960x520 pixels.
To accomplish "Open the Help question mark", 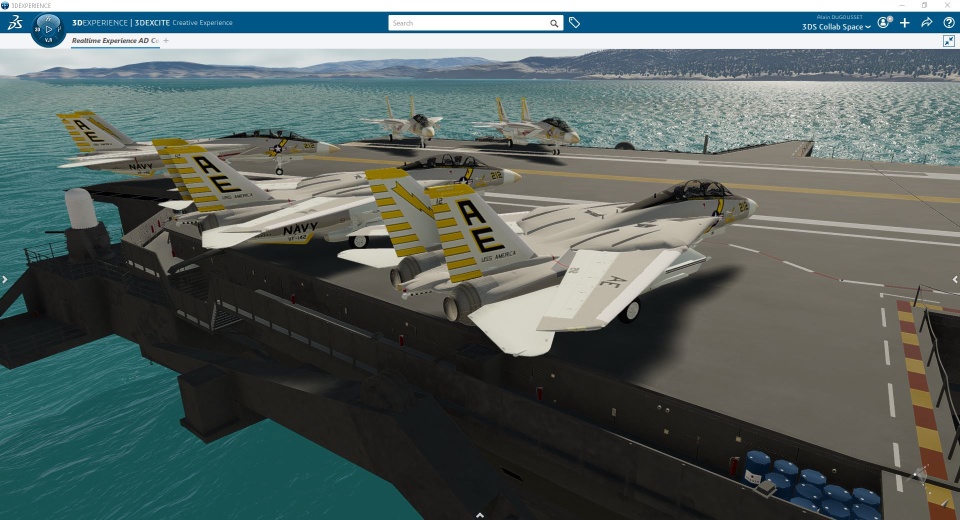I will coord(949,22).
